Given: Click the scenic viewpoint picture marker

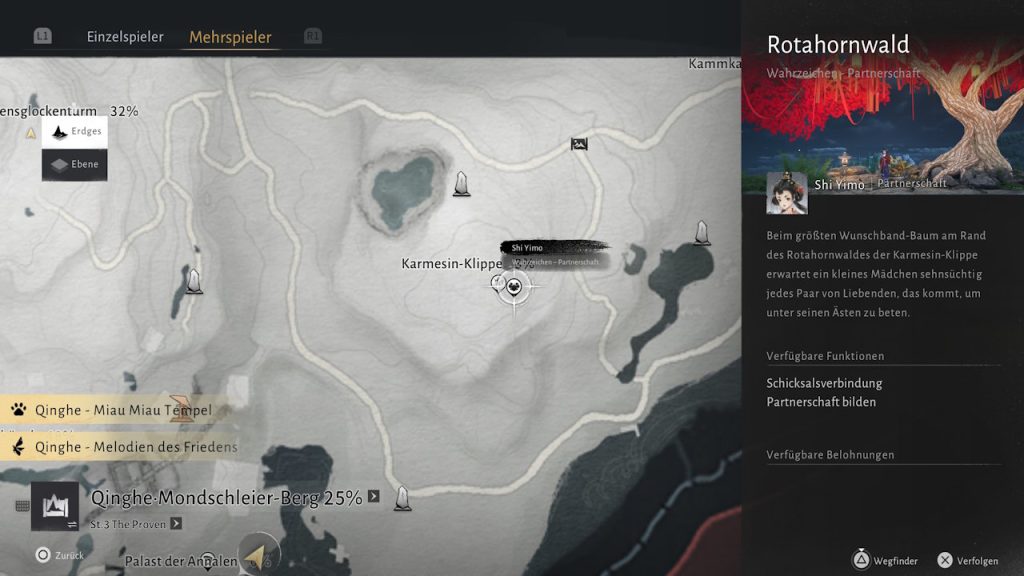Looking at the screenshot, I should 579,144.
